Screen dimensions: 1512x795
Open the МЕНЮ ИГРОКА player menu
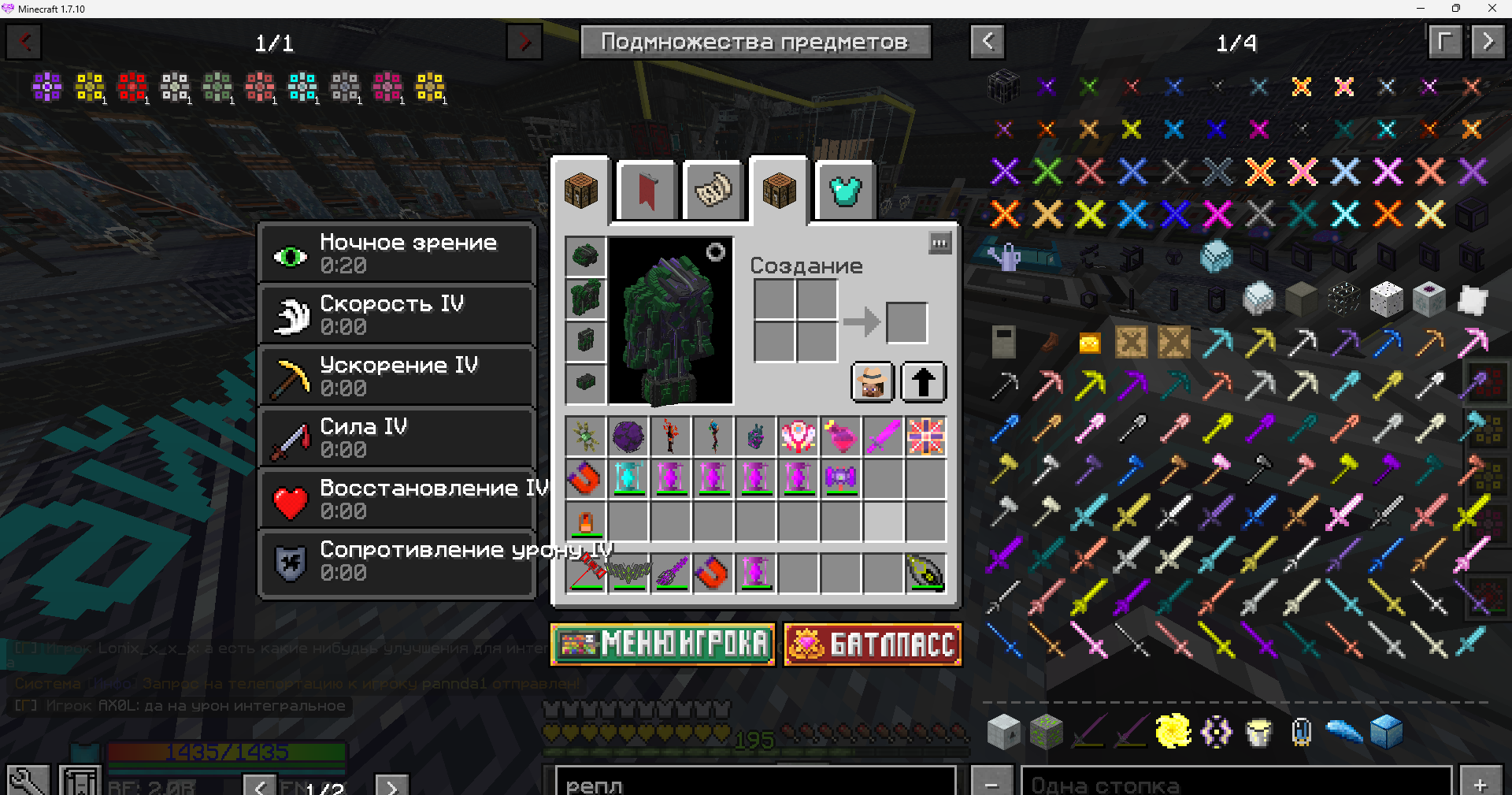(662, 645)
